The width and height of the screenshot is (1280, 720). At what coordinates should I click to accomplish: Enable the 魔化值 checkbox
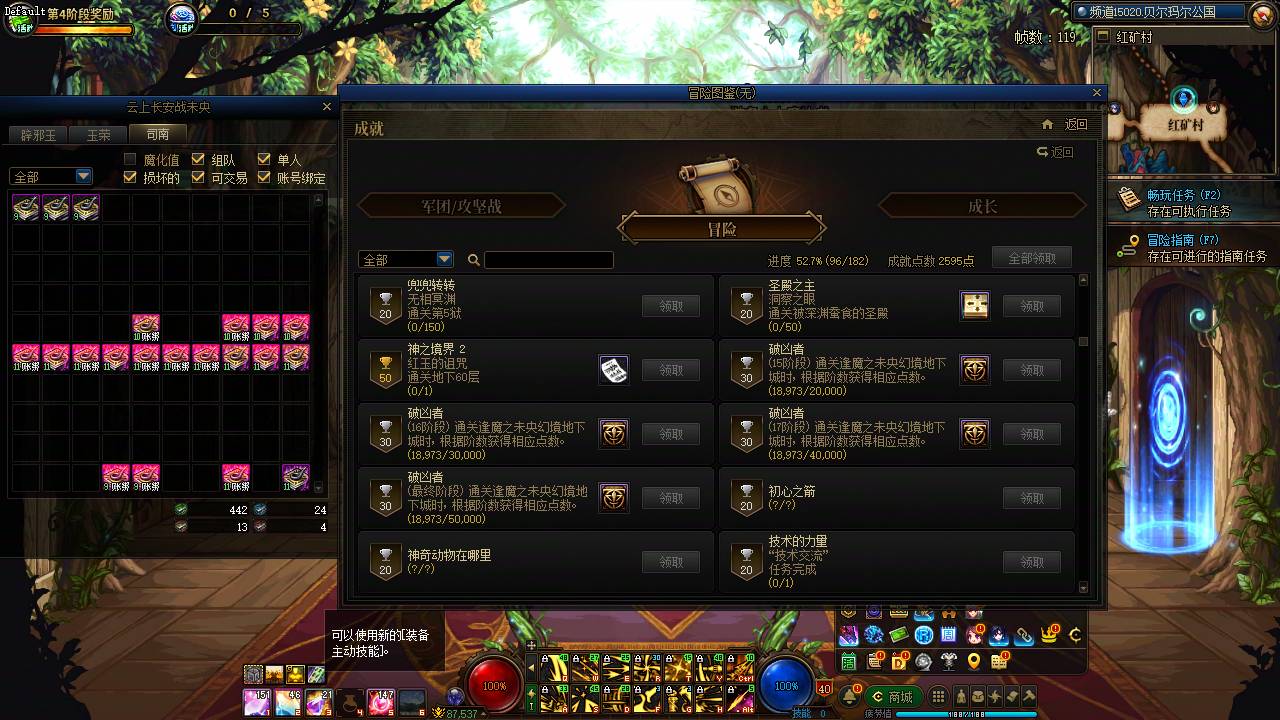130,158
